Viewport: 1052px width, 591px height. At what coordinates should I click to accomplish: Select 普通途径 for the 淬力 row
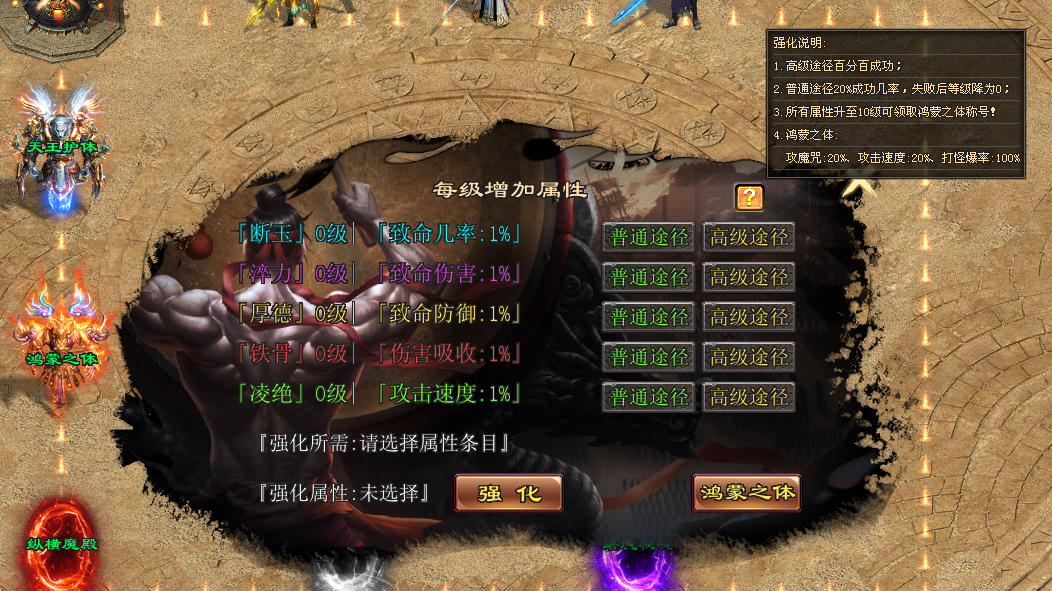tap(650, 277)
